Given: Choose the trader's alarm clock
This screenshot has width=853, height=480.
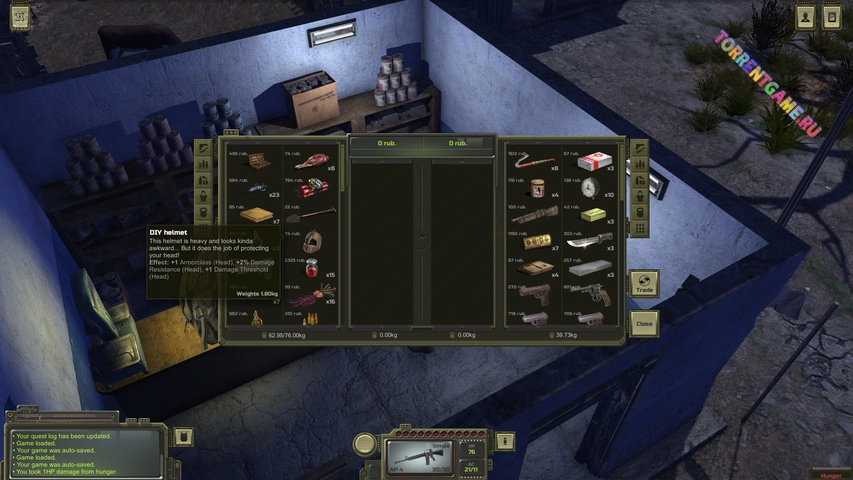Looking at the screenshot, I should point(590,188).
